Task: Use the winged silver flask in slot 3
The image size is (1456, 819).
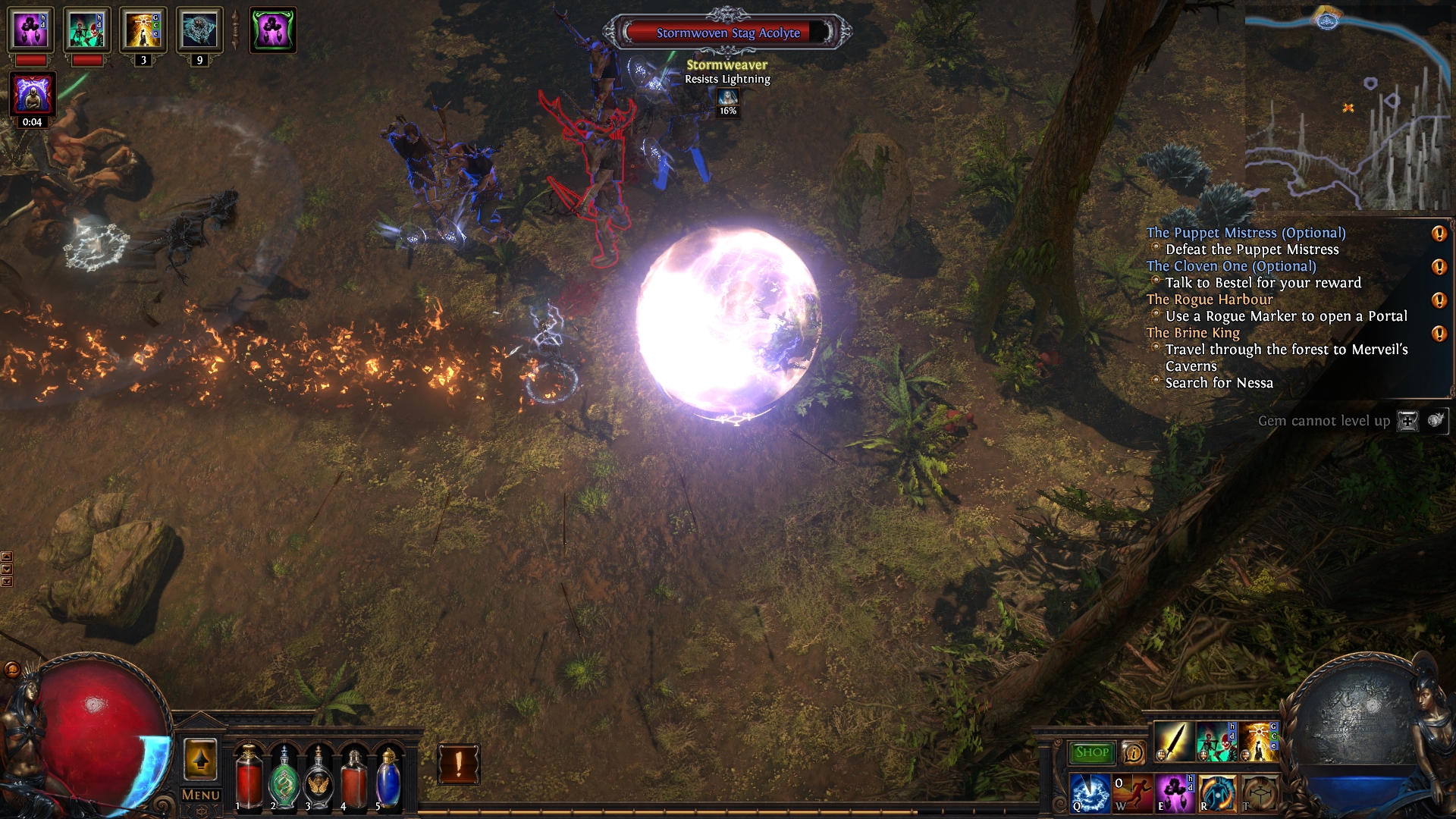Action: click(319, 778)
